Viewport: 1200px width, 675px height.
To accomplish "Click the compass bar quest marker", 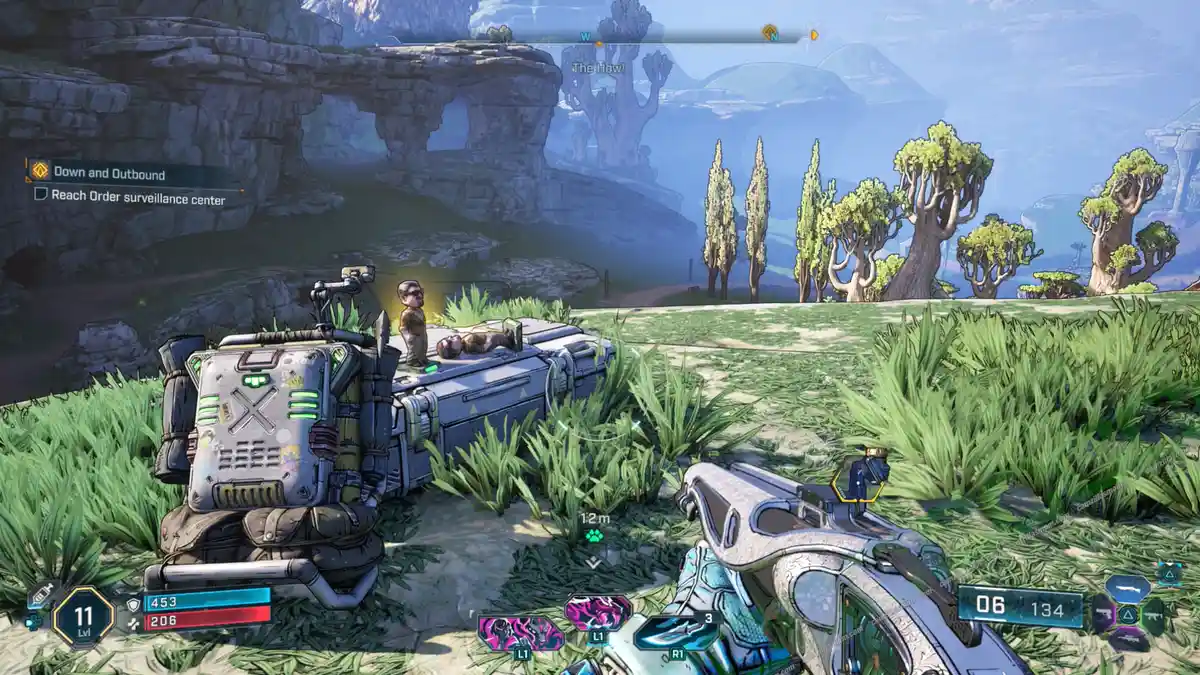I will 770,33.
